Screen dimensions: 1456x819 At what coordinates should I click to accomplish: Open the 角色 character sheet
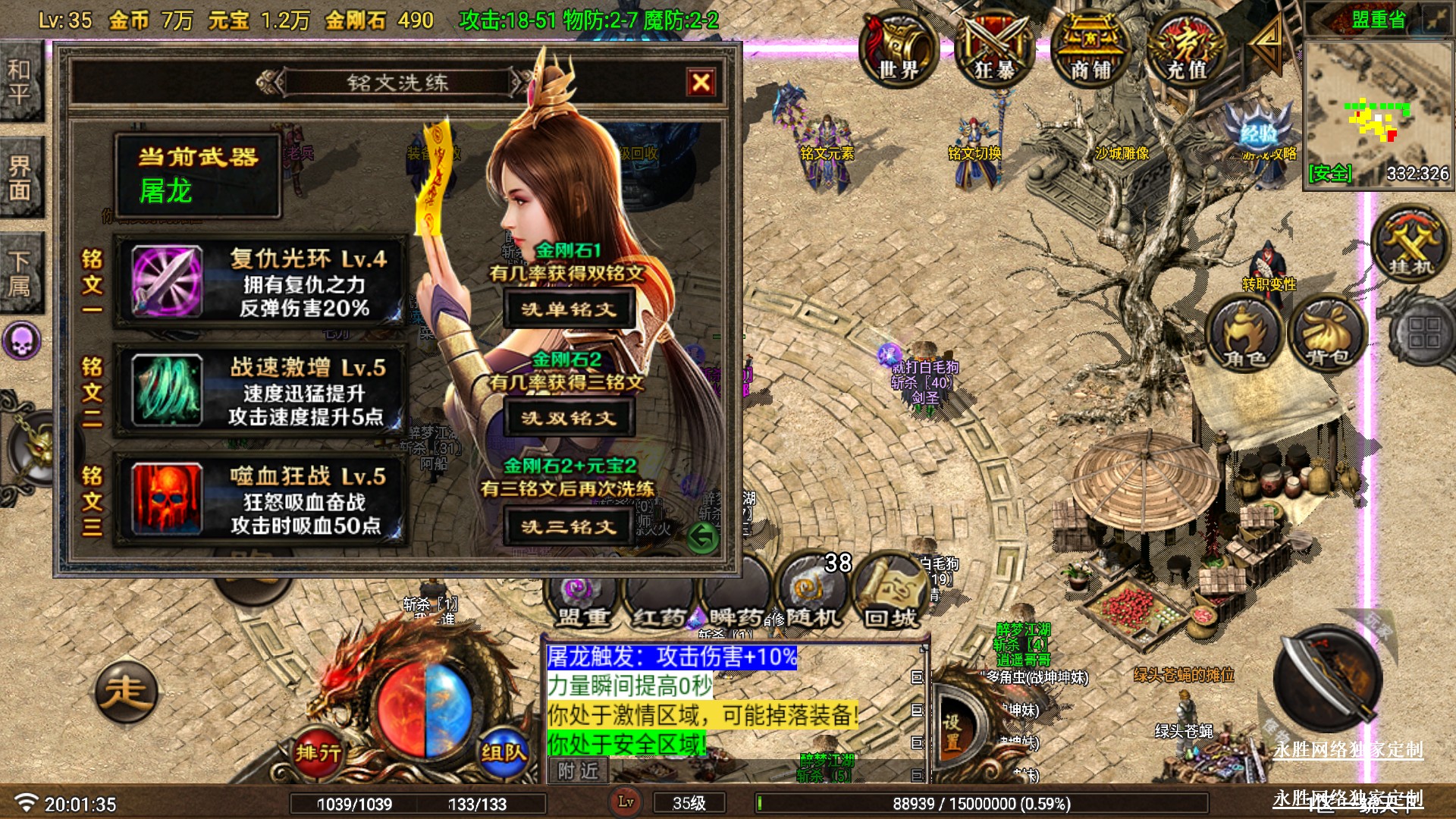[1244, 334]
